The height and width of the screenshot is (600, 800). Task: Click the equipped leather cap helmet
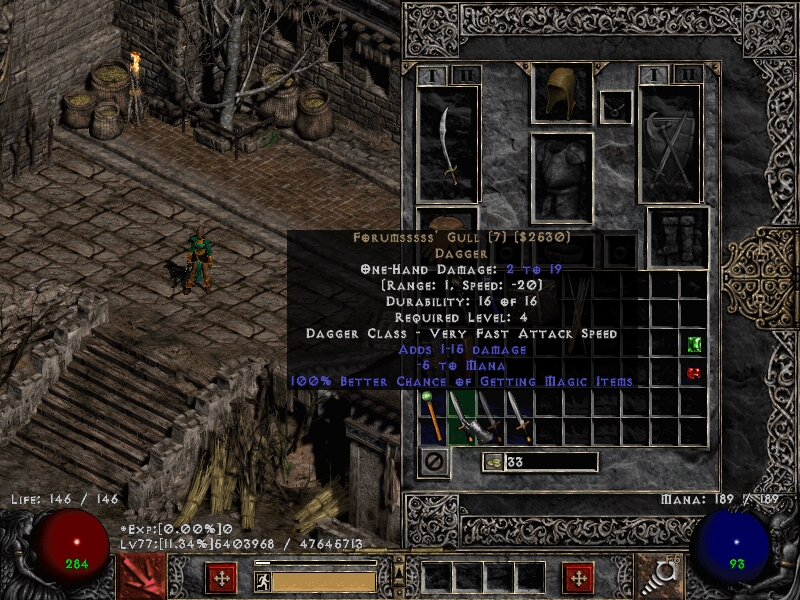click(x=562, y=94)
